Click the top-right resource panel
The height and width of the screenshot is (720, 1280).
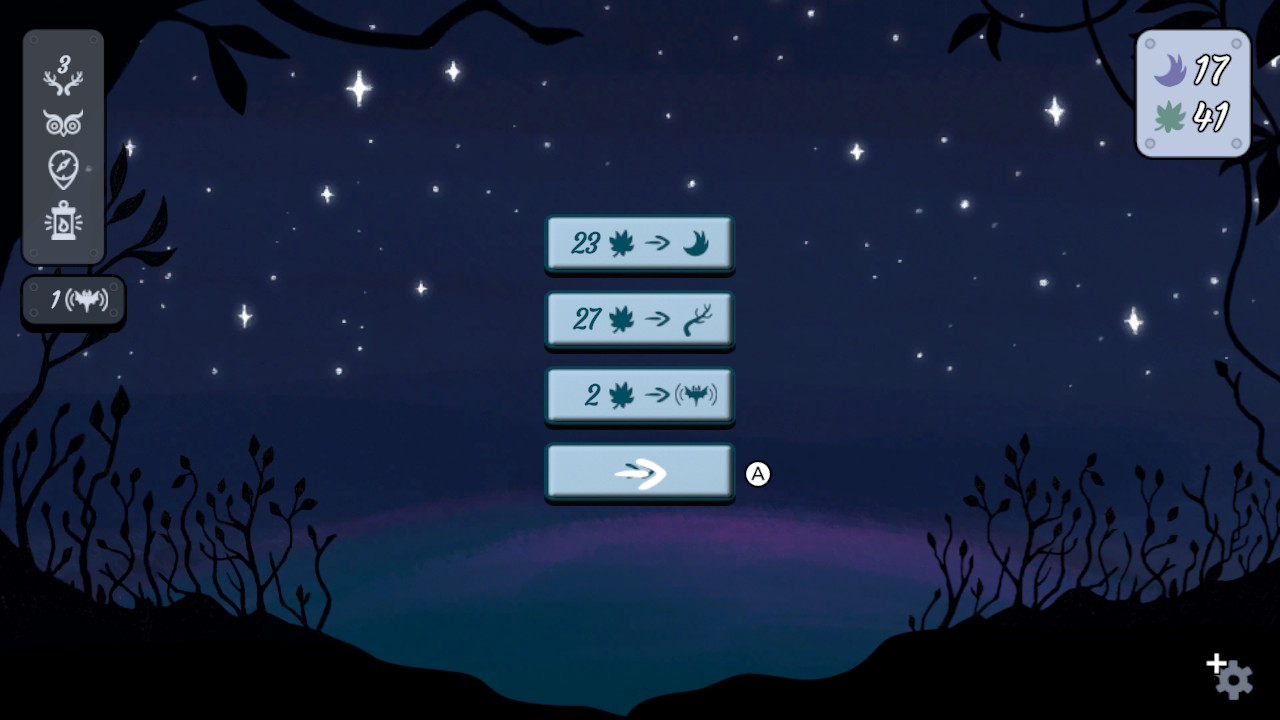pos(1192,92)
